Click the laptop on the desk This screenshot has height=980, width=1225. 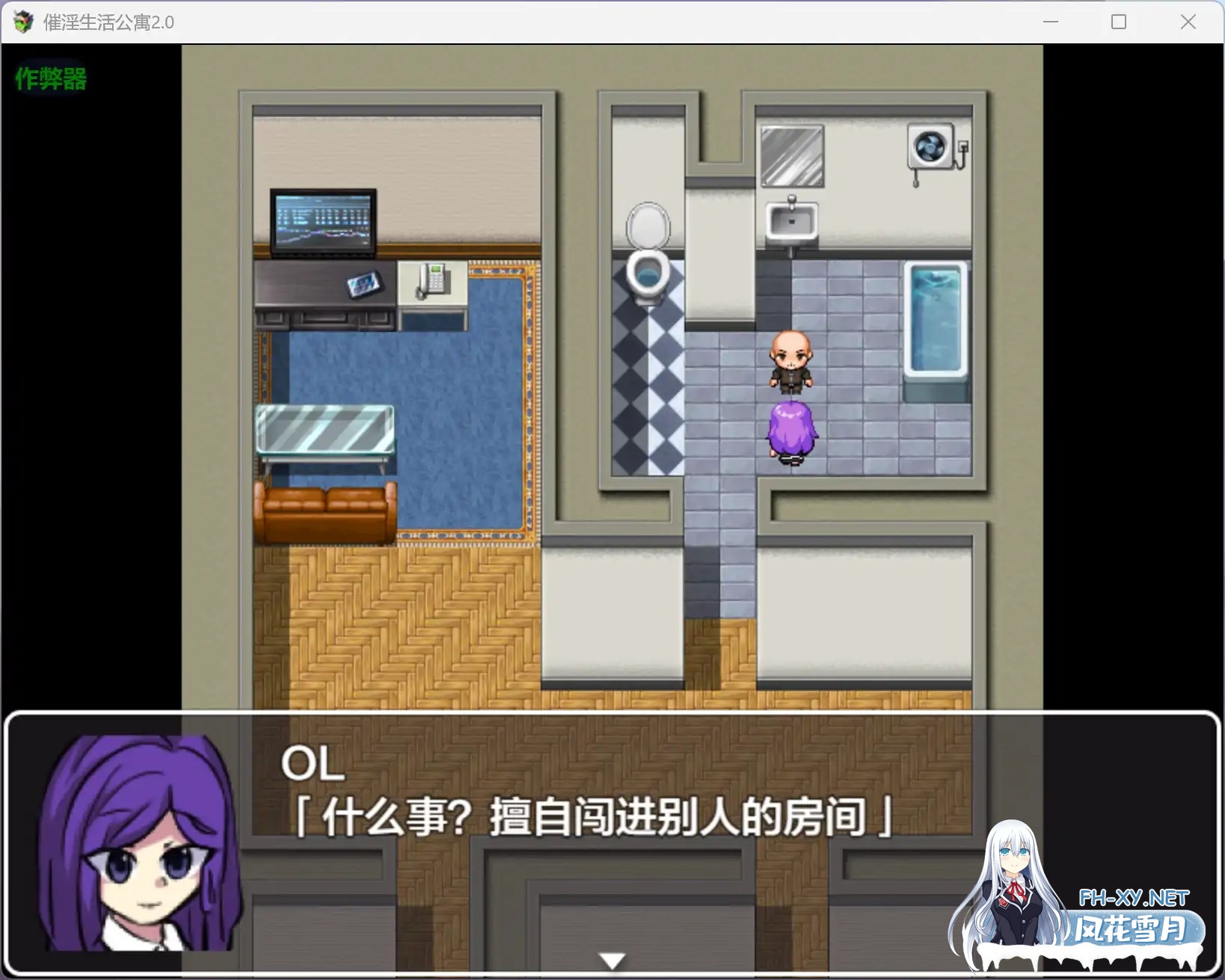tap(323, 222)
